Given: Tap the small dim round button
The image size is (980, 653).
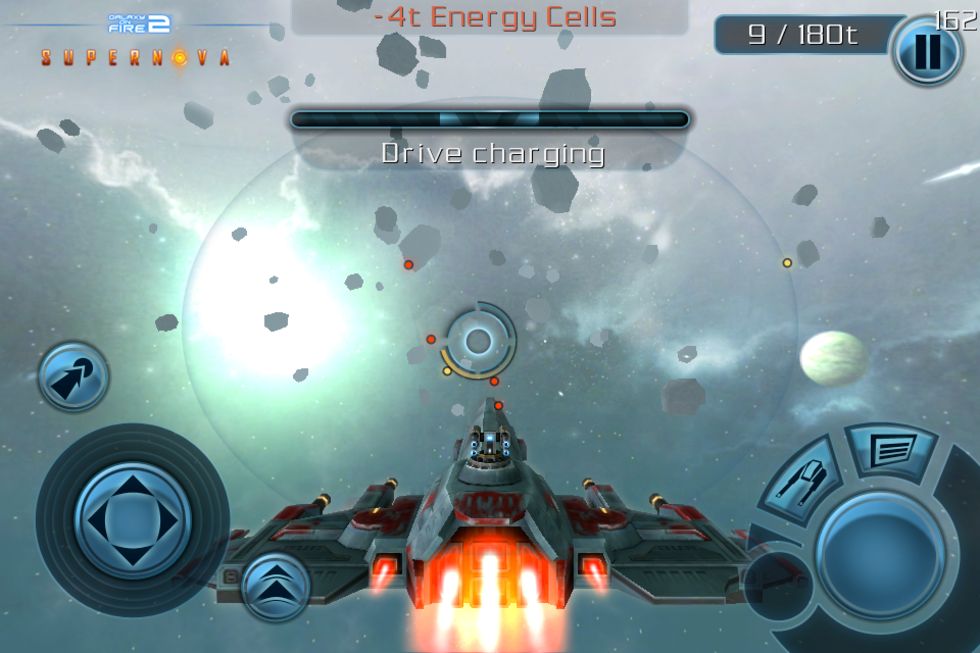Looking at the screenshot, I should pos(776,584).
